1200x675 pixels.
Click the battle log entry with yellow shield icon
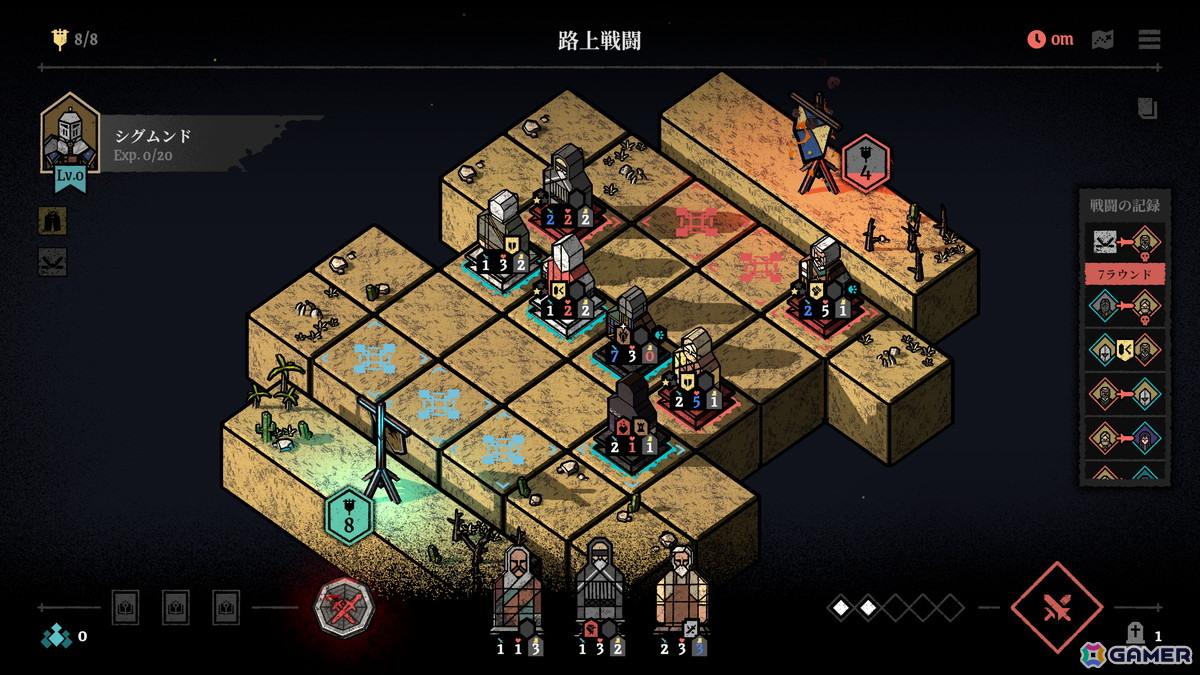point(1125,349)
